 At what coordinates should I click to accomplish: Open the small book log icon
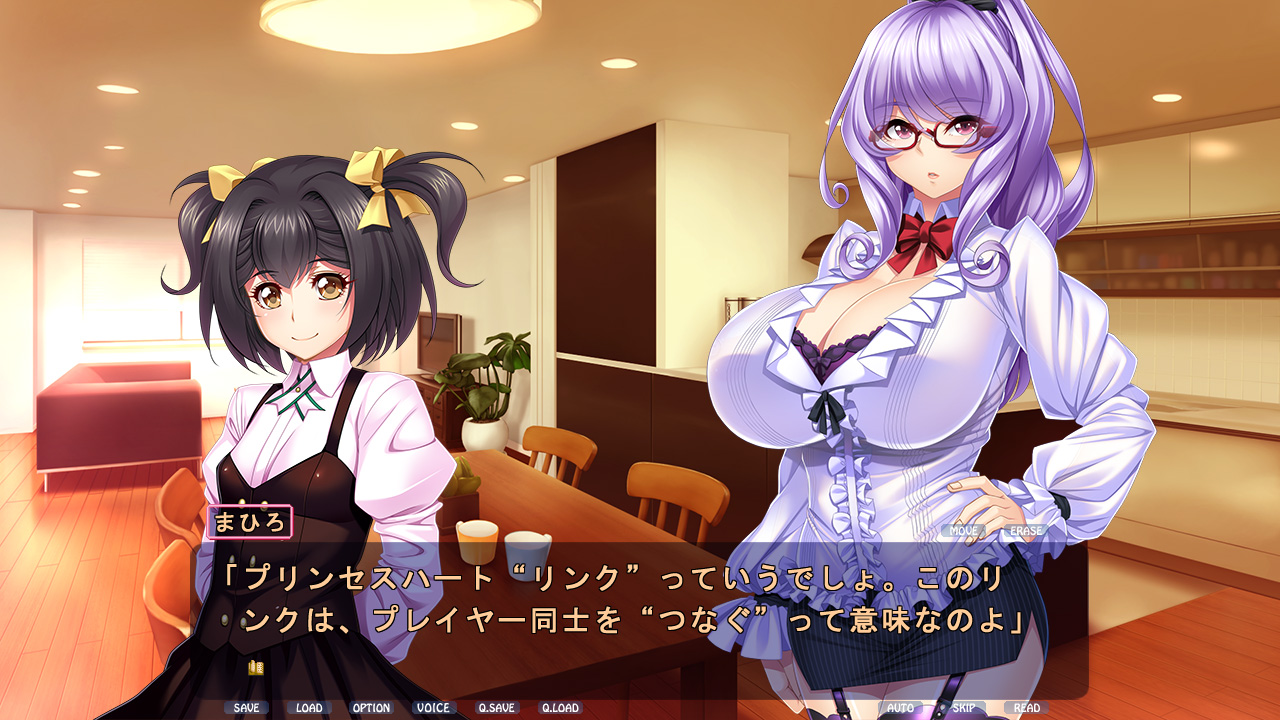(256, 667)
